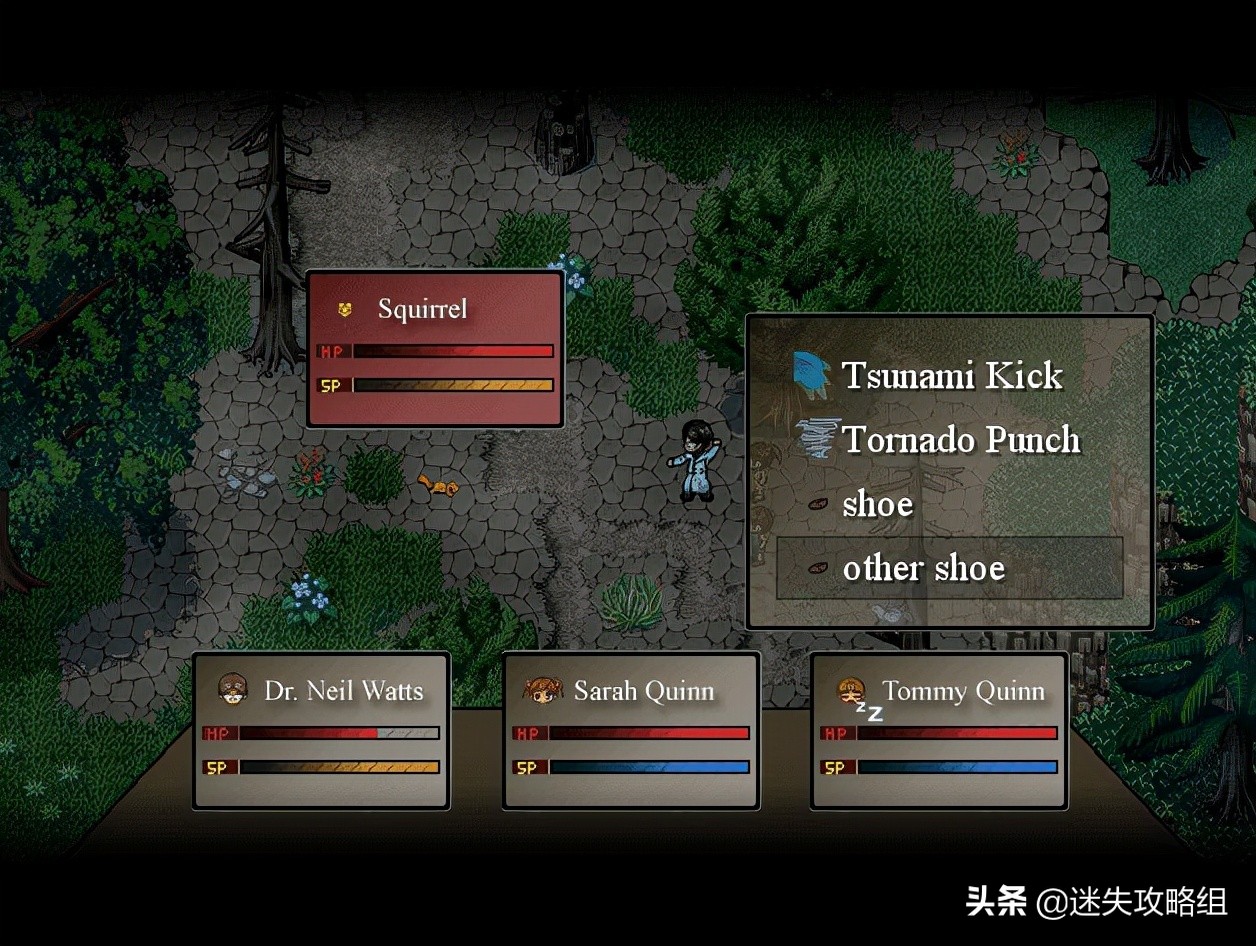Select Dr. Neil Watts party panel
Viewport: 1256px width, 946px height.
(x=321, y=730)
